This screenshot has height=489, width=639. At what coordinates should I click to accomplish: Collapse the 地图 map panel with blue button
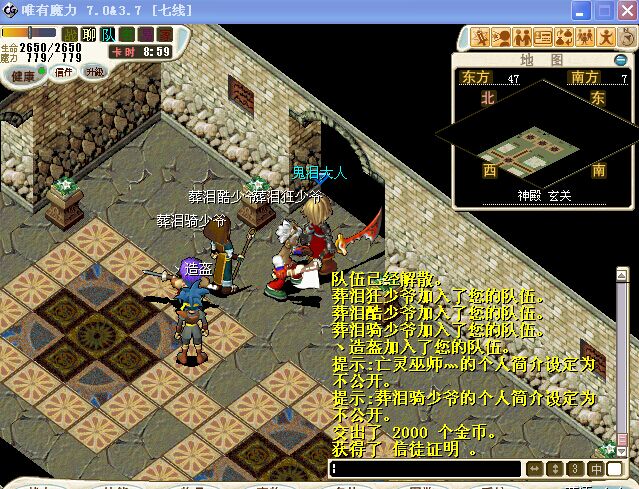[x=620, y=60]
